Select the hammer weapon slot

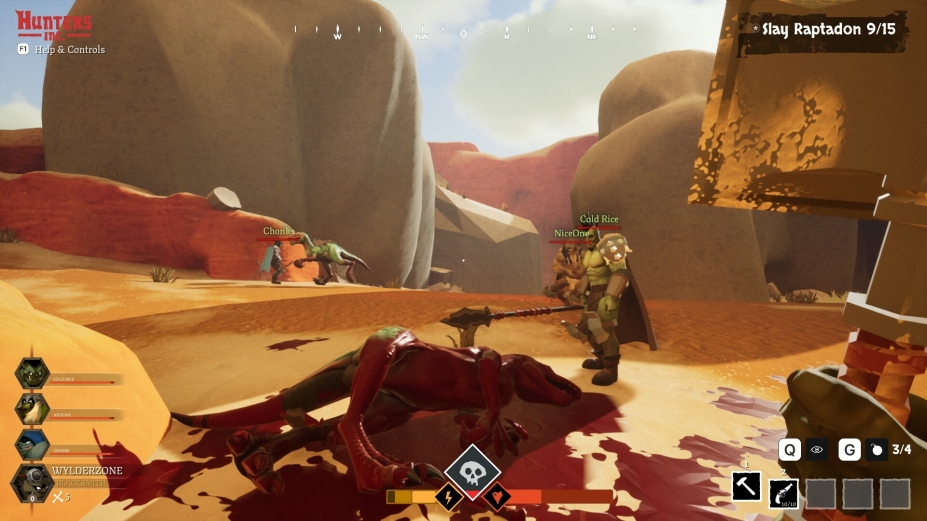click(746, 487)
